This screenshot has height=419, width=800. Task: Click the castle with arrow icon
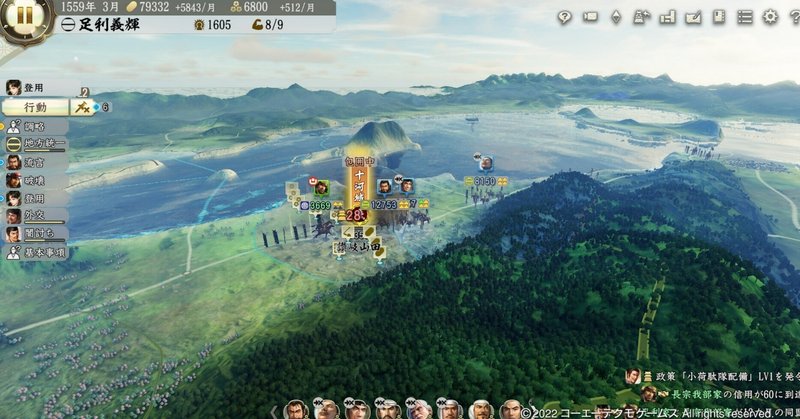(642, 16)
